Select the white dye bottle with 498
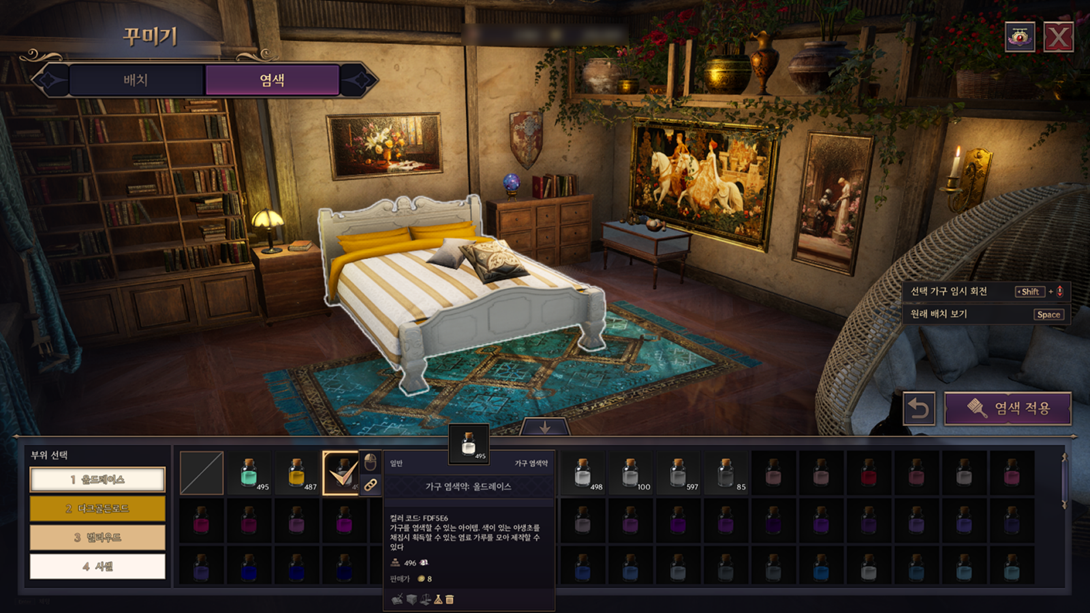The image size is (1090, 613). click(x=583, y=473)
